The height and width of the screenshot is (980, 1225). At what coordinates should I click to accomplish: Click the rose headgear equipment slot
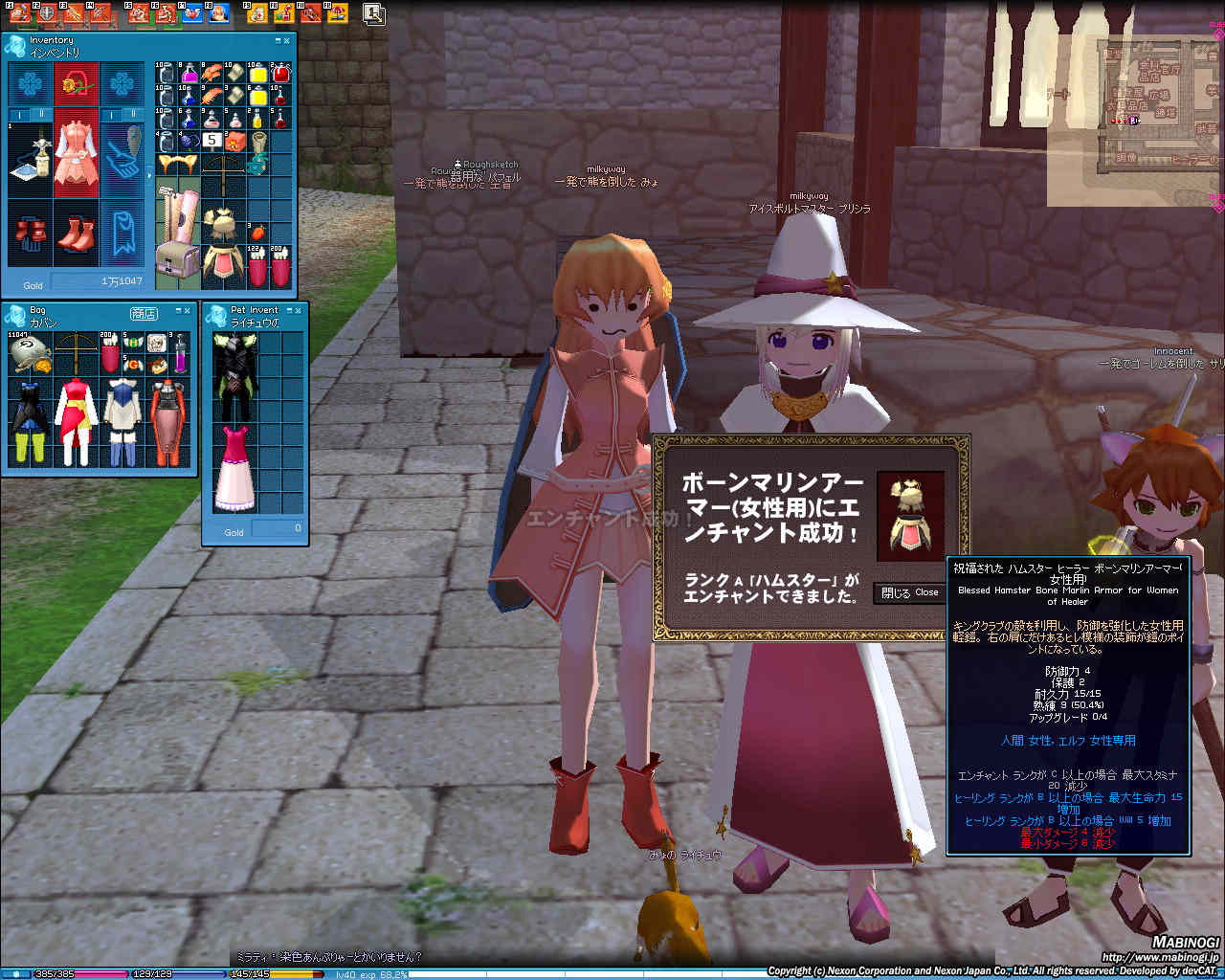tap(77, 85)
